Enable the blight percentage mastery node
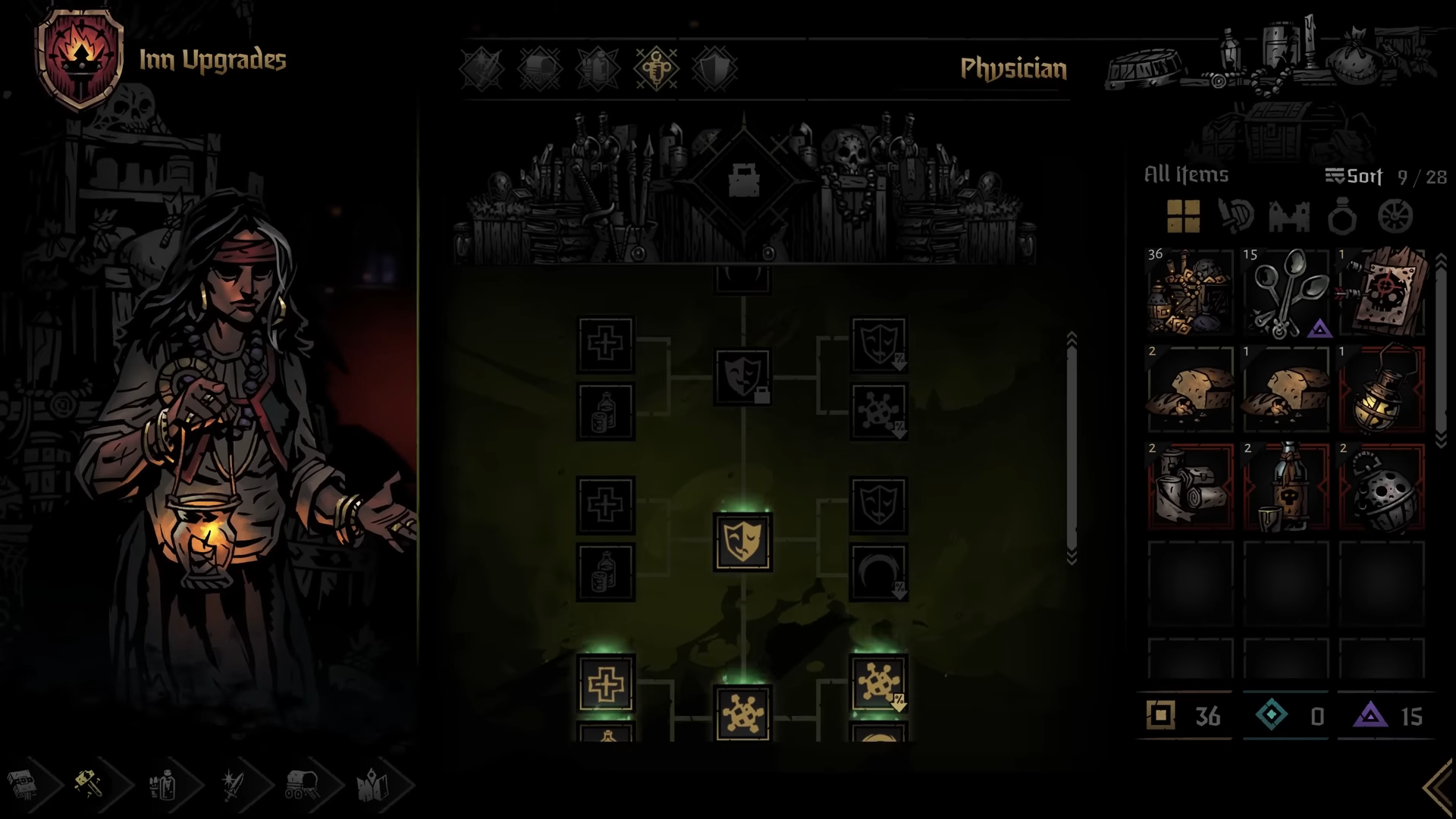 (878, 682)
